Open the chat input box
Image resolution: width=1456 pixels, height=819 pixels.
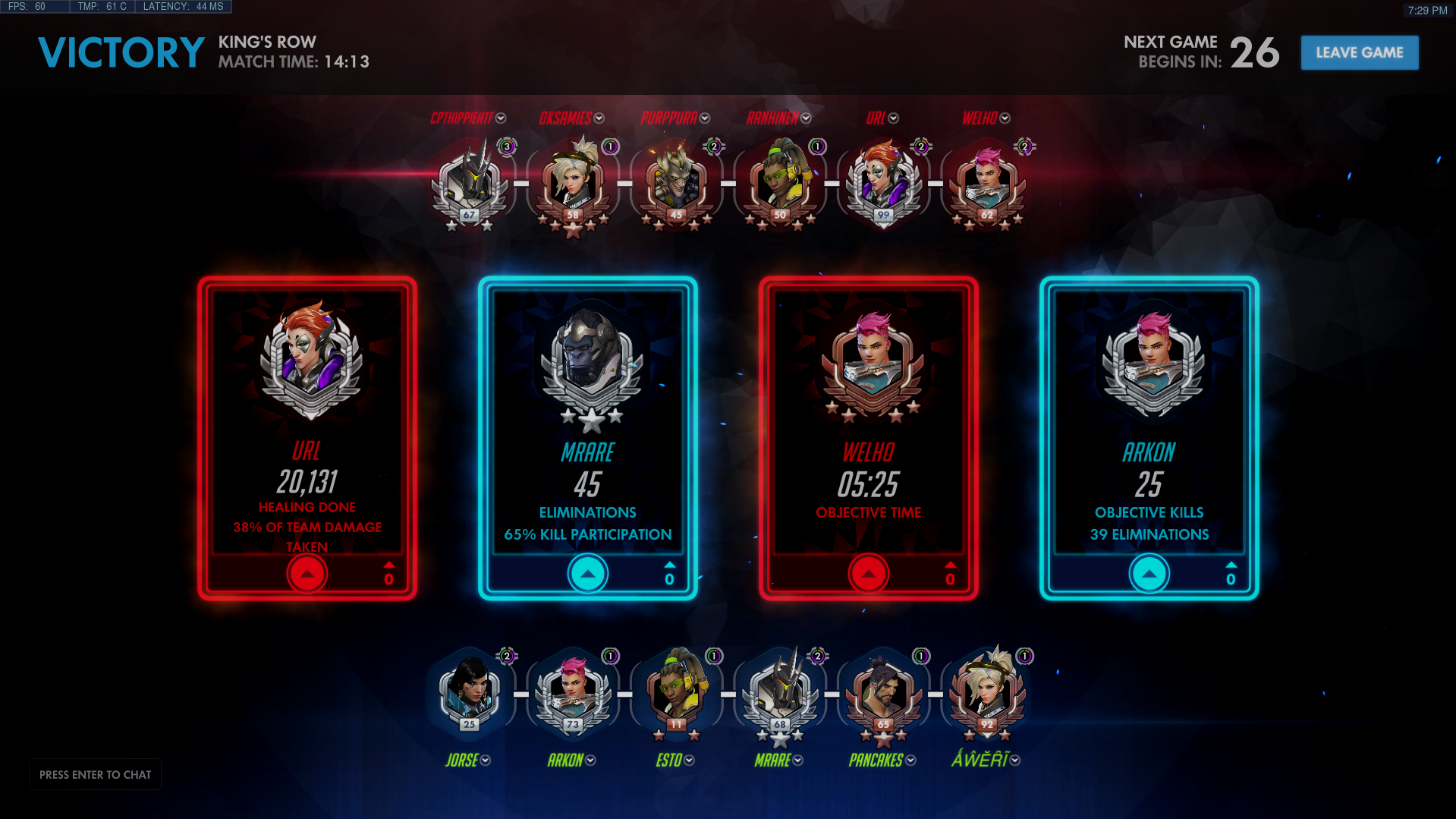click(96, 774)
